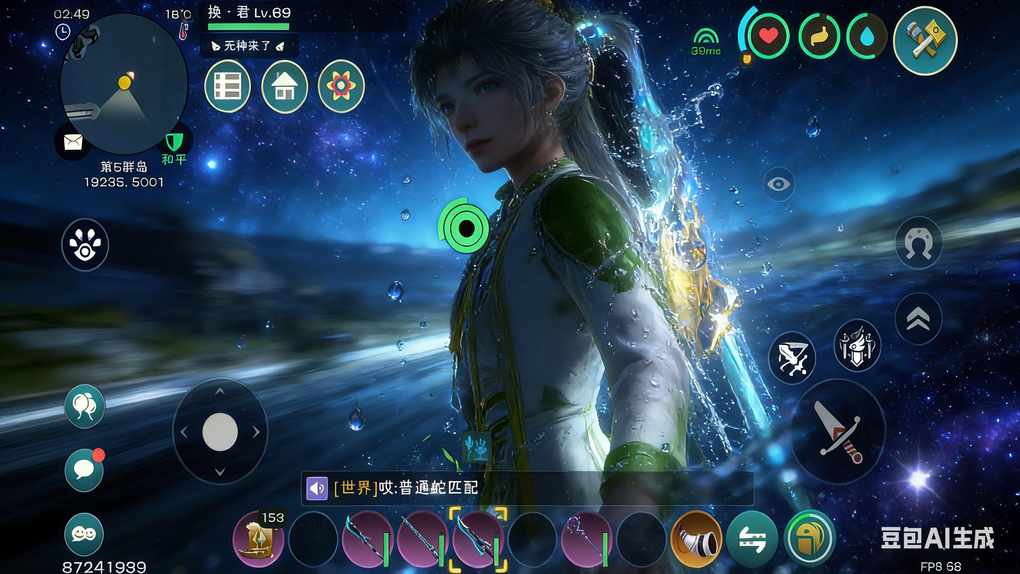
Task: Open the list menu button
Action: click(227, 87)
